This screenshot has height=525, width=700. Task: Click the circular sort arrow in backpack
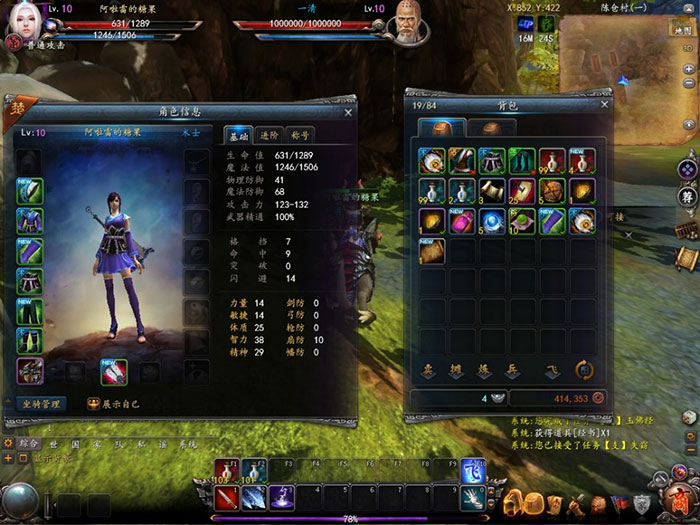tap(586, 369)
